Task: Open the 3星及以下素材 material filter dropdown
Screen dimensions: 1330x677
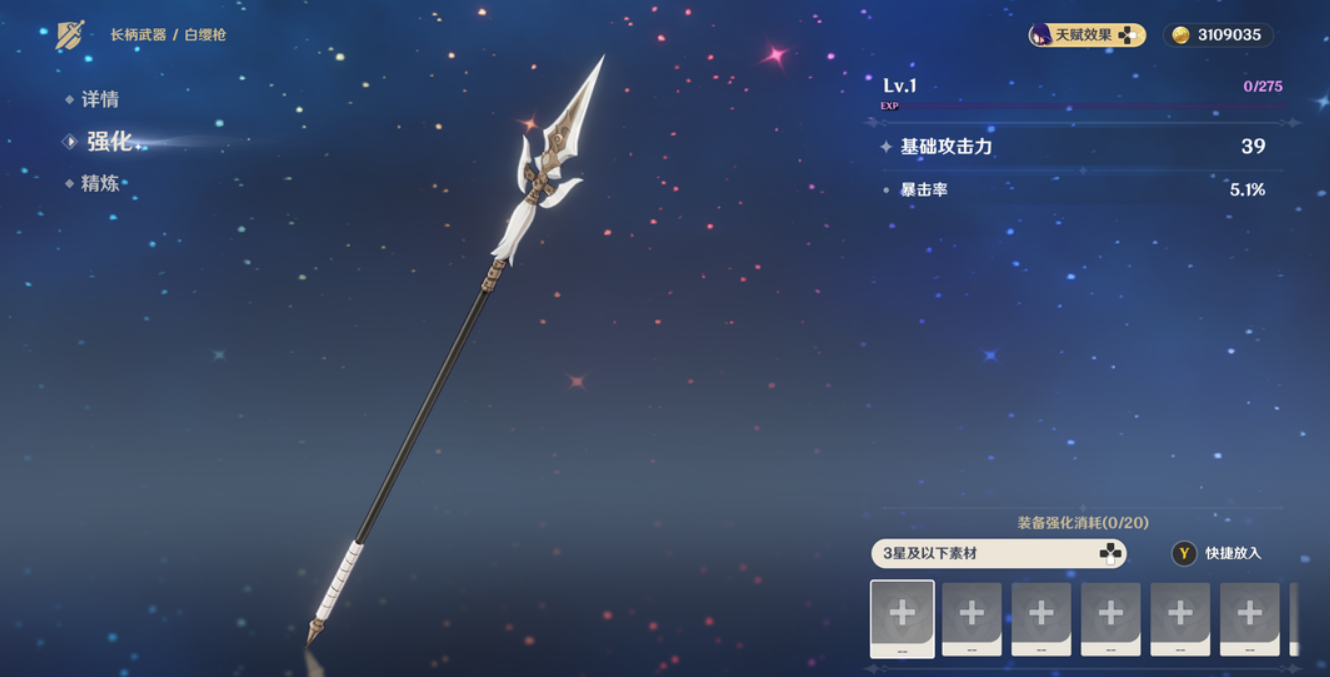Action: click(998, 553)
